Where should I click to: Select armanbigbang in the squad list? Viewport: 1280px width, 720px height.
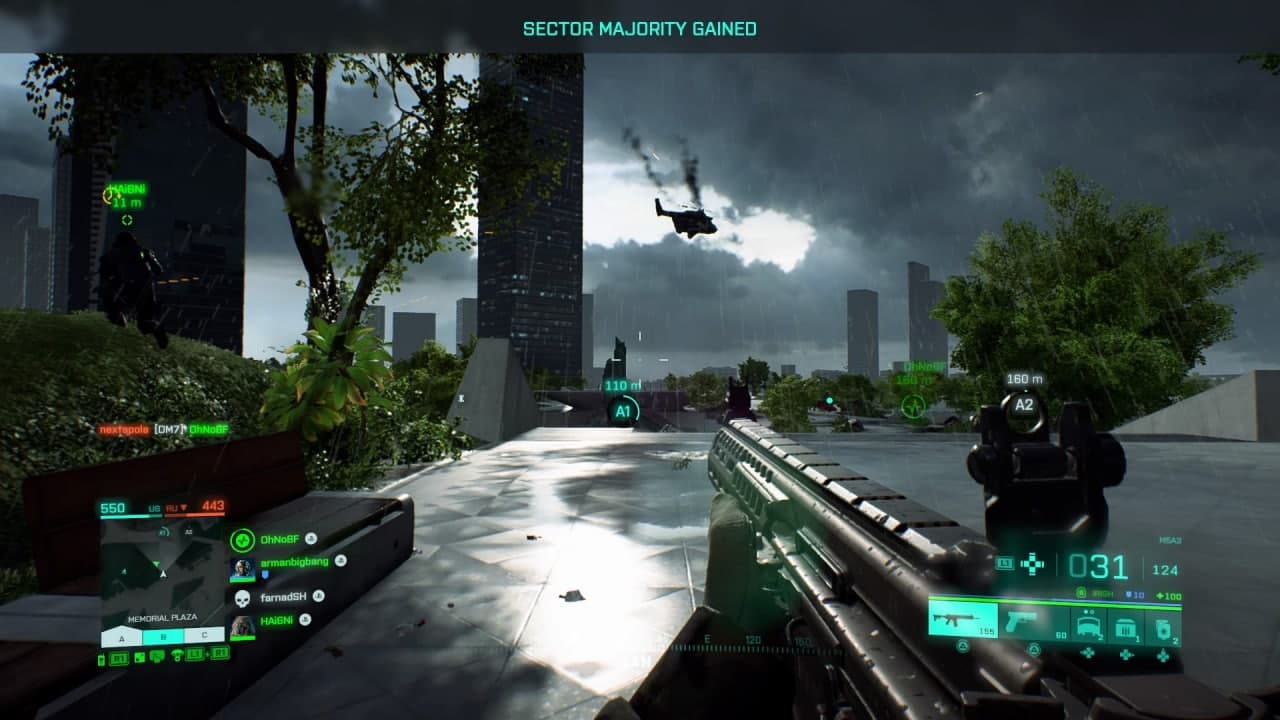pyautogui.click(x=293, y=562)
